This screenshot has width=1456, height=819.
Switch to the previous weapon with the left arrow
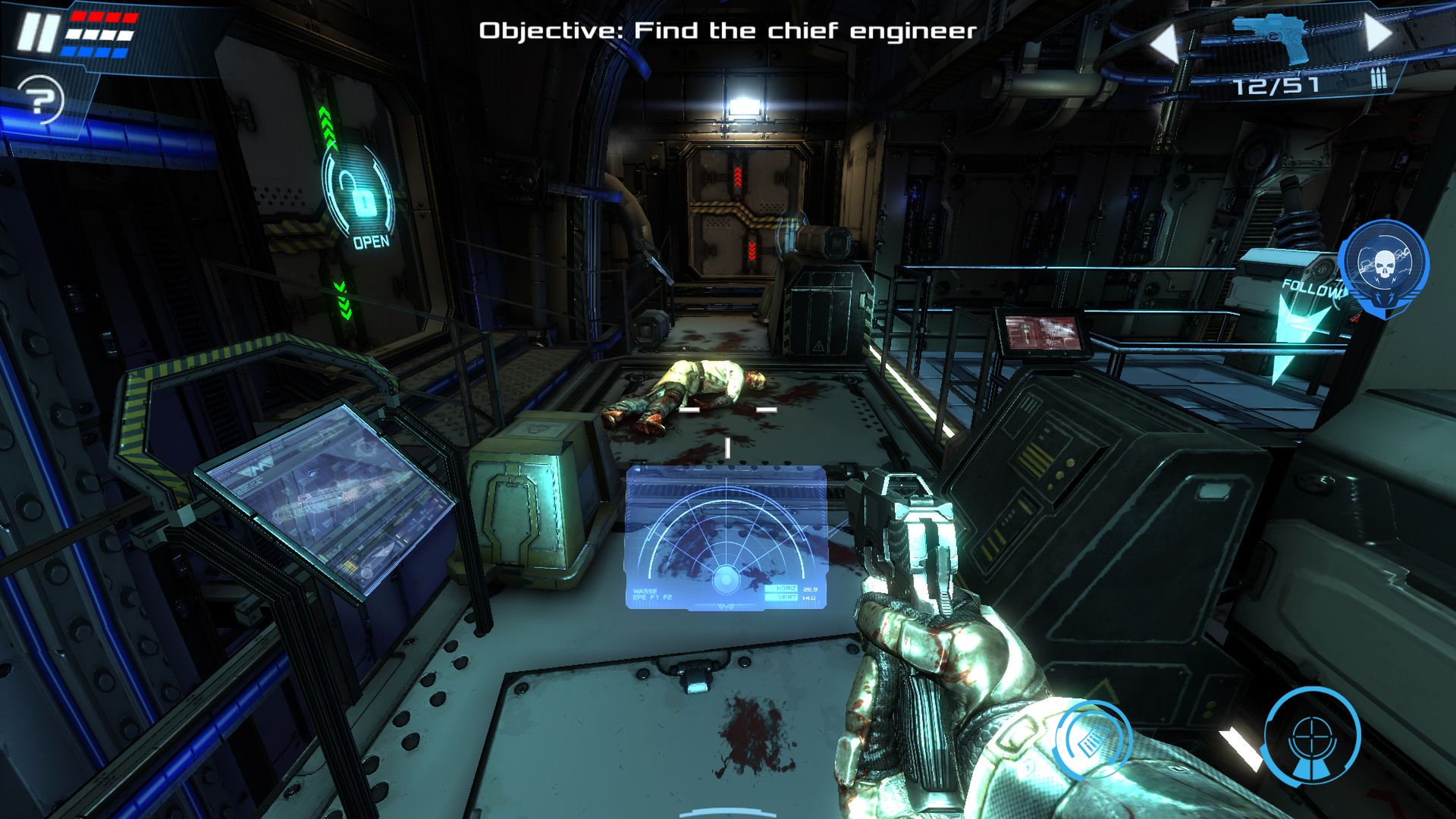click(x=1165, y=44)
